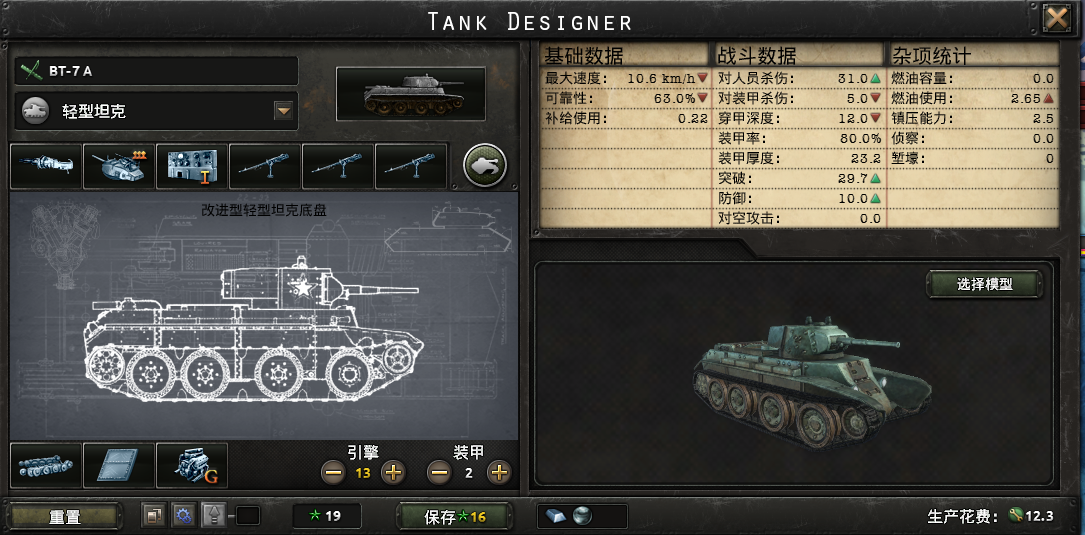Open the 选择模型 model selection
Viewport: 1085px width, 535px height.
pyautogui.click(x=984, y=284)
